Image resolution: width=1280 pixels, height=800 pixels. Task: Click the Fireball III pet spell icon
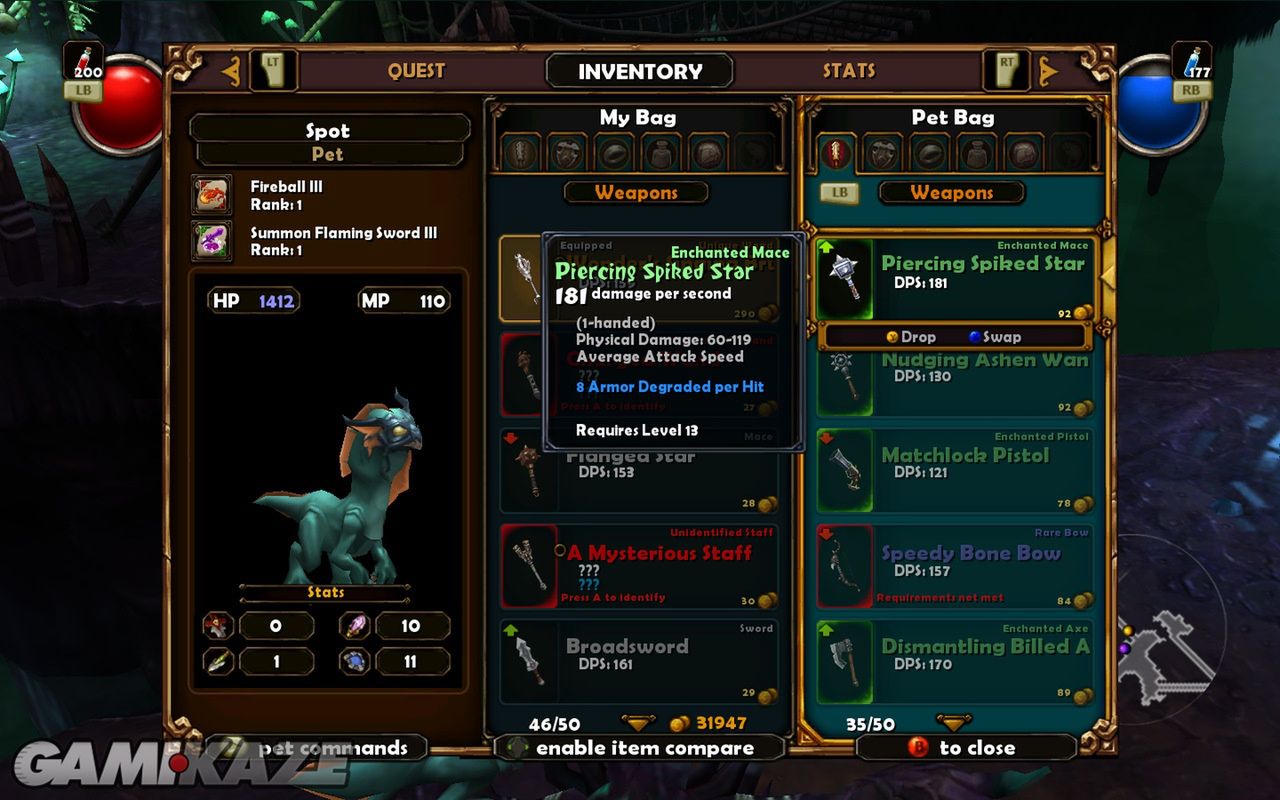[x=212, y=195]
